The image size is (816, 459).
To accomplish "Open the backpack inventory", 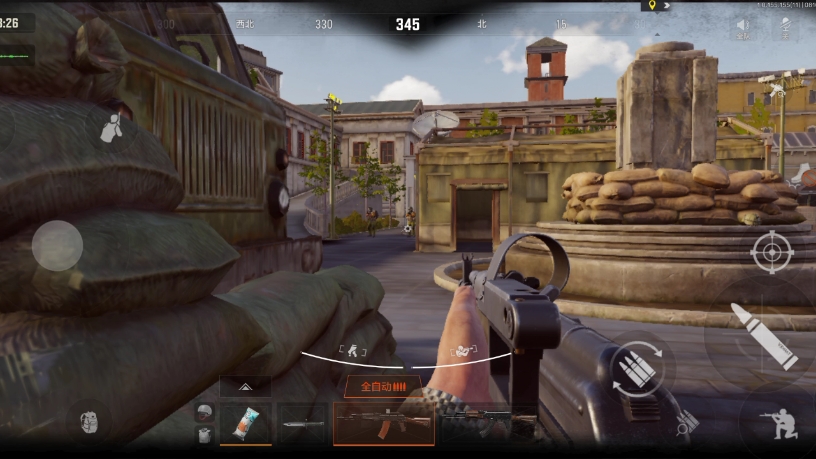I will click(x=88, y=422).
